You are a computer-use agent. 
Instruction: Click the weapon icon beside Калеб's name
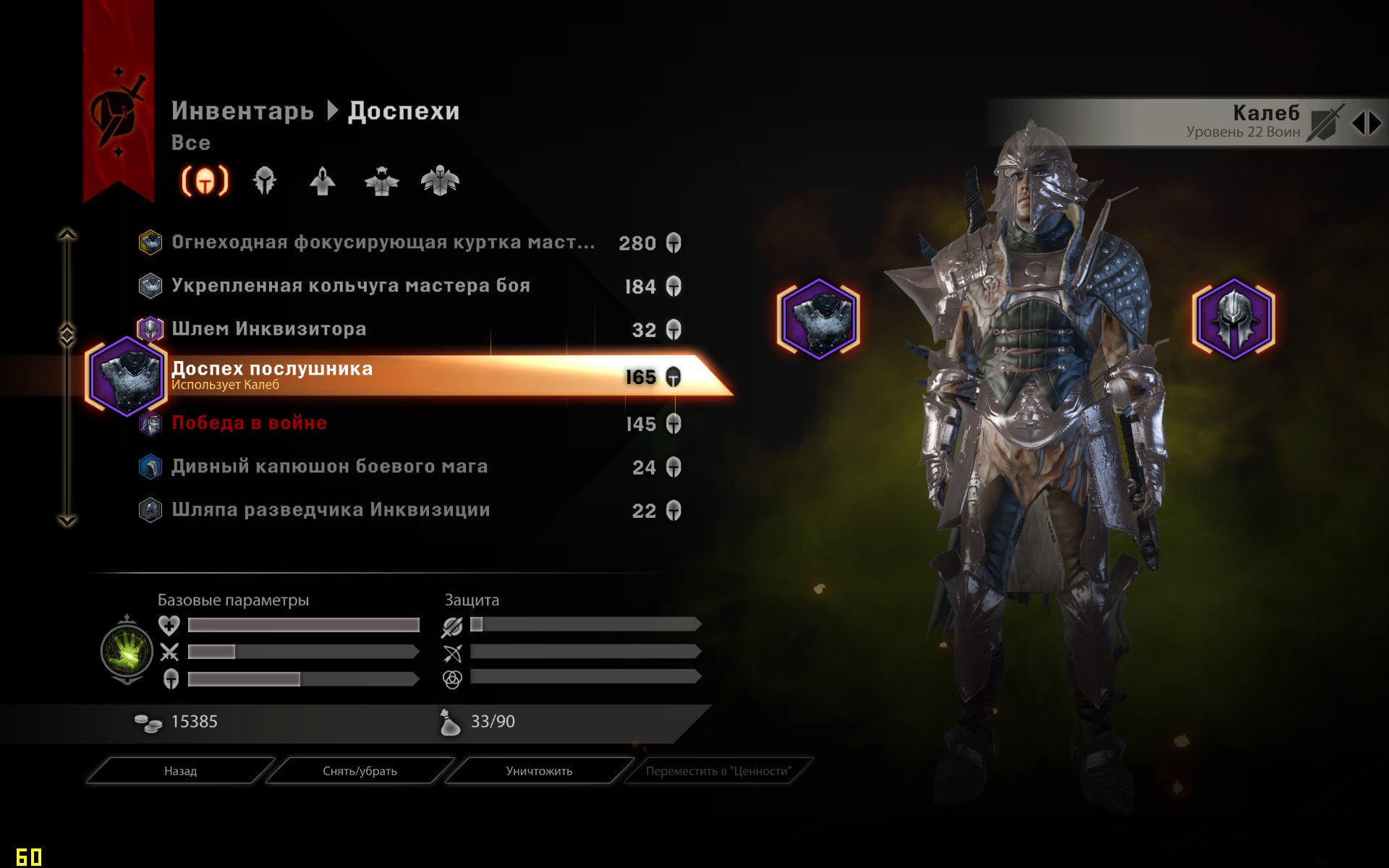(1326, 119)
